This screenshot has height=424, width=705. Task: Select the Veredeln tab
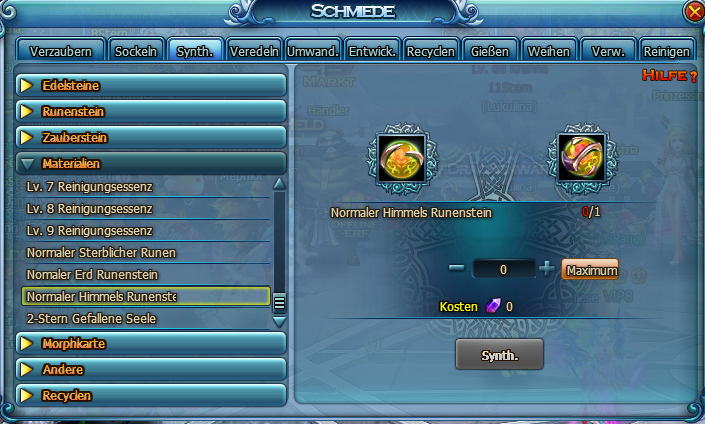click(254, 51)
